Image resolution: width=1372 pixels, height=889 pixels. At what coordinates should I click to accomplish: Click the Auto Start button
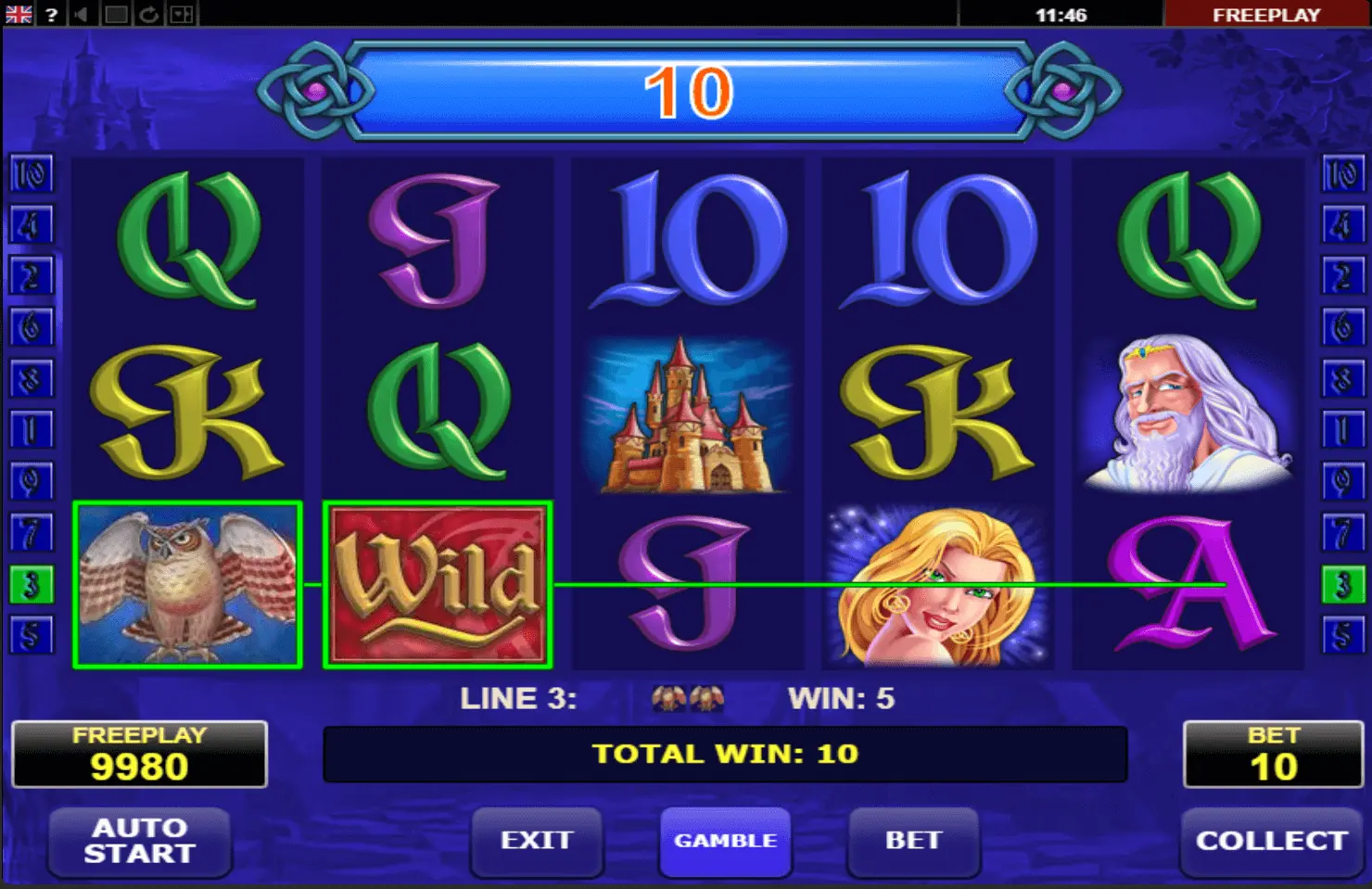[x=139, y=841]
